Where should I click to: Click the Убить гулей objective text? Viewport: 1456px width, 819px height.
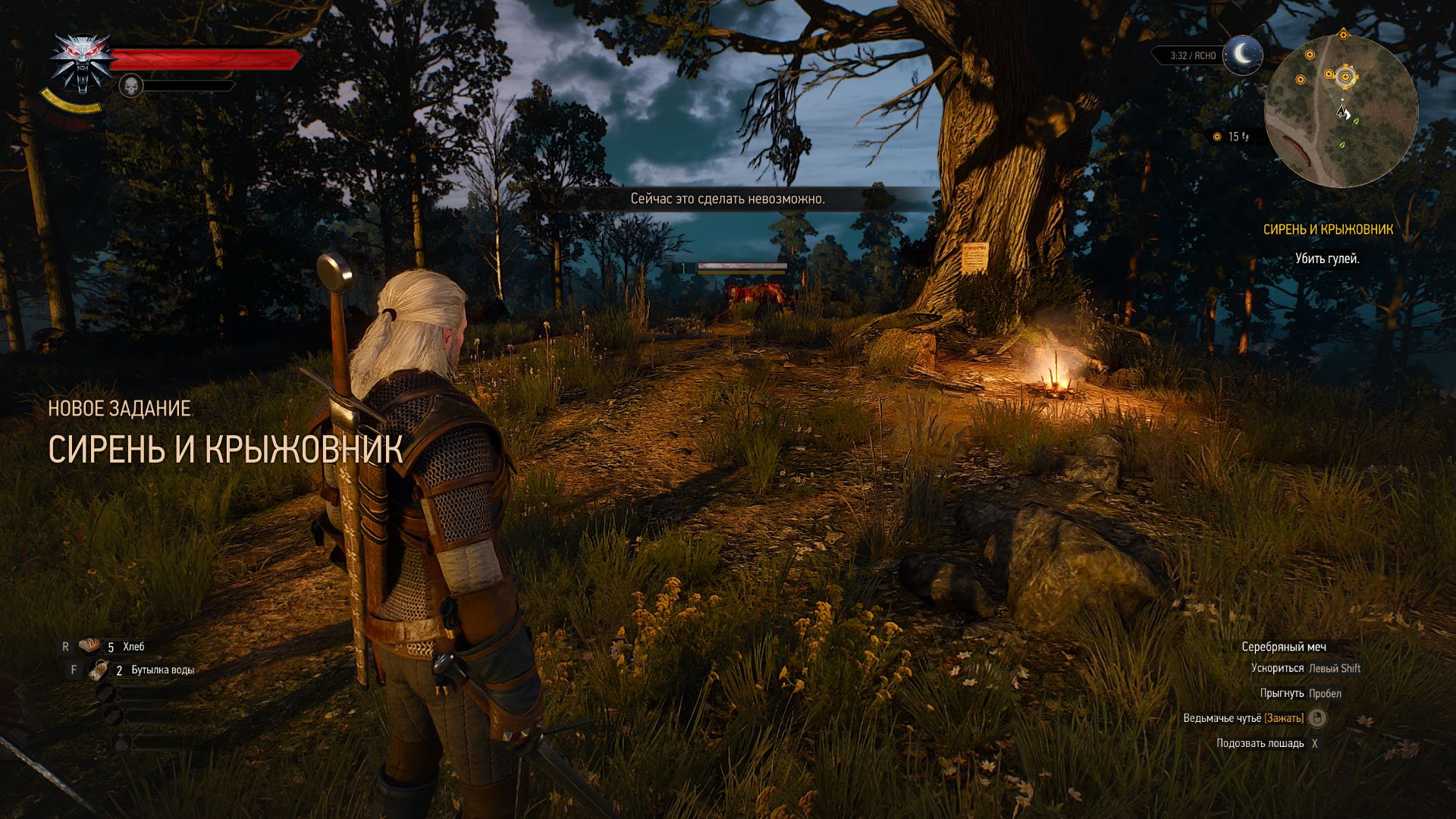coord(1326,259)
